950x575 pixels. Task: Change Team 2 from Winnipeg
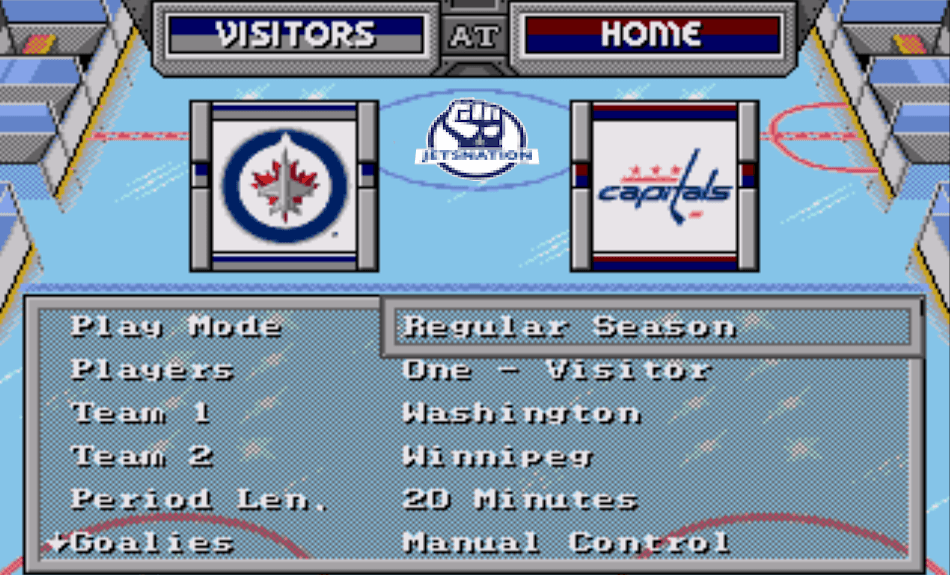click(497, 456)
